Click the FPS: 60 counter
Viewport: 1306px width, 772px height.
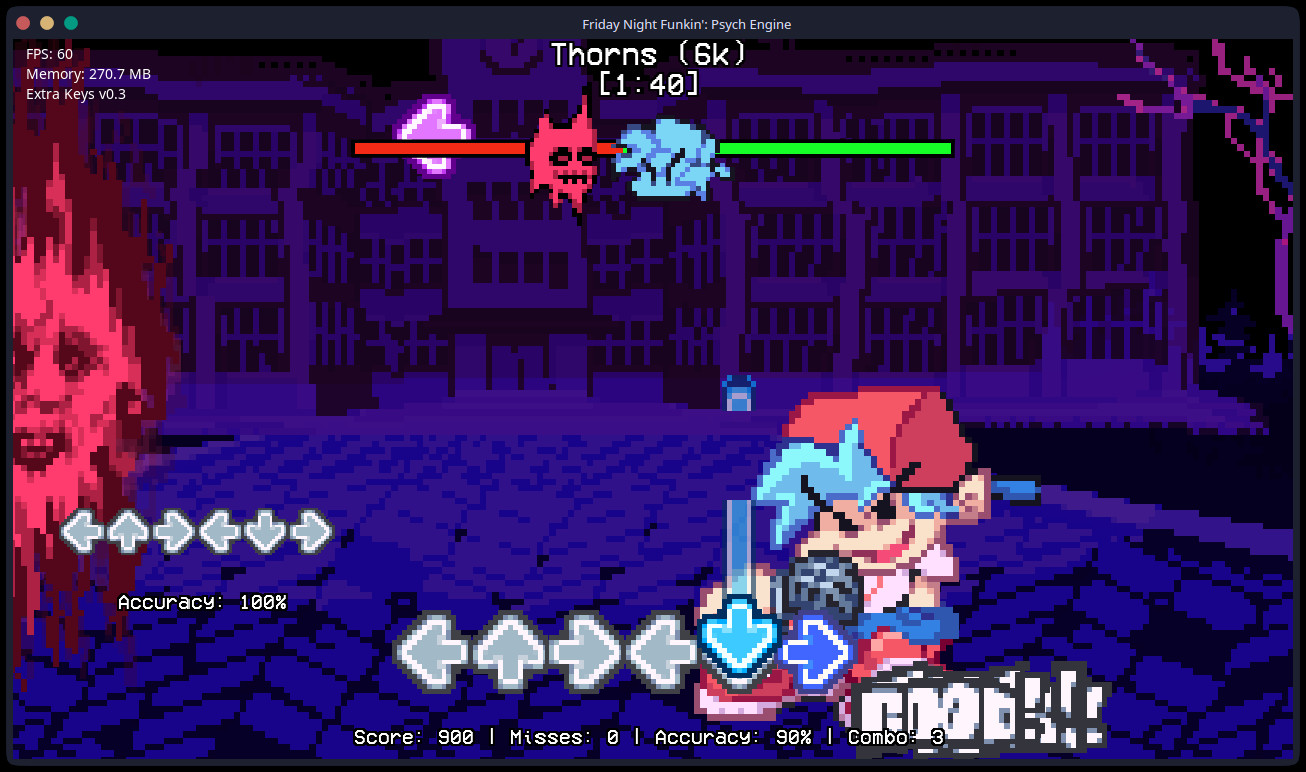(47, 54)
